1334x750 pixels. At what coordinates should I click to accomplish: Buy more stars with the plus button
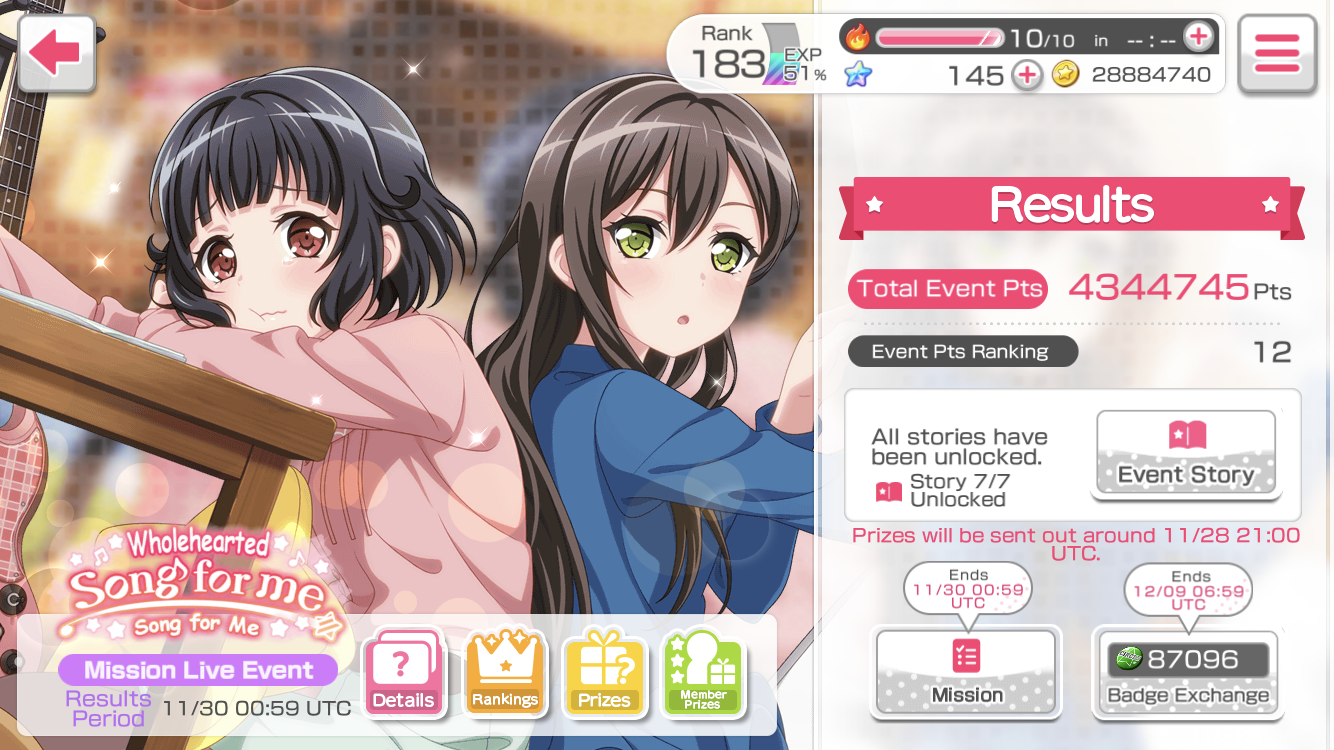click(x=1026, y=75)
